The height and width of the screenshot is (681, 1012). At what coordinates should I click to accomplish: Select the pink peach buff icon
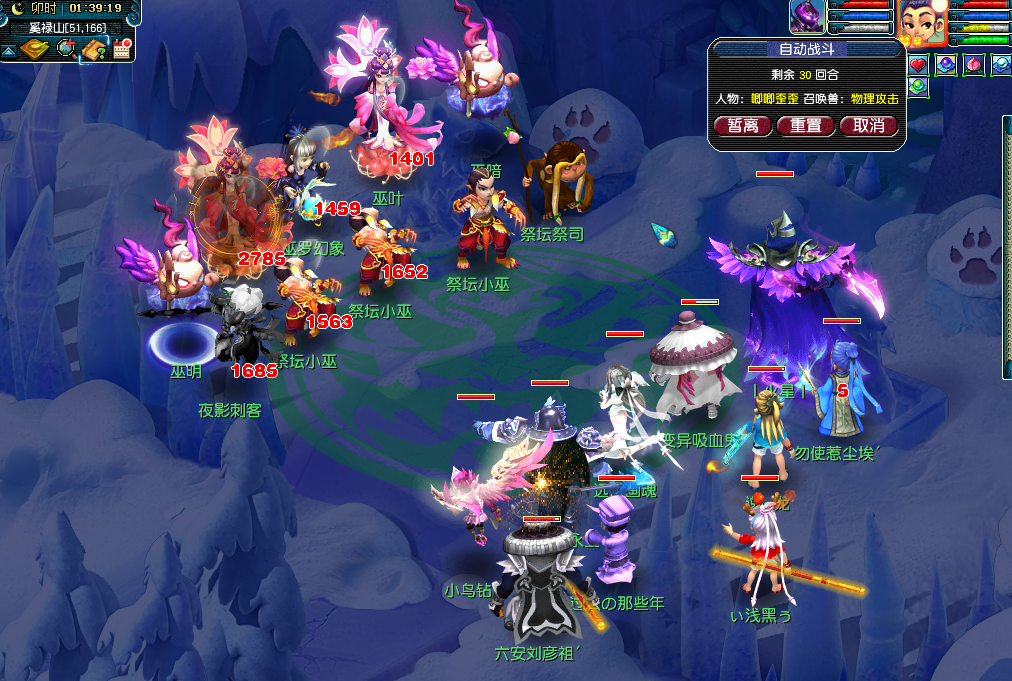pos(972,66)
